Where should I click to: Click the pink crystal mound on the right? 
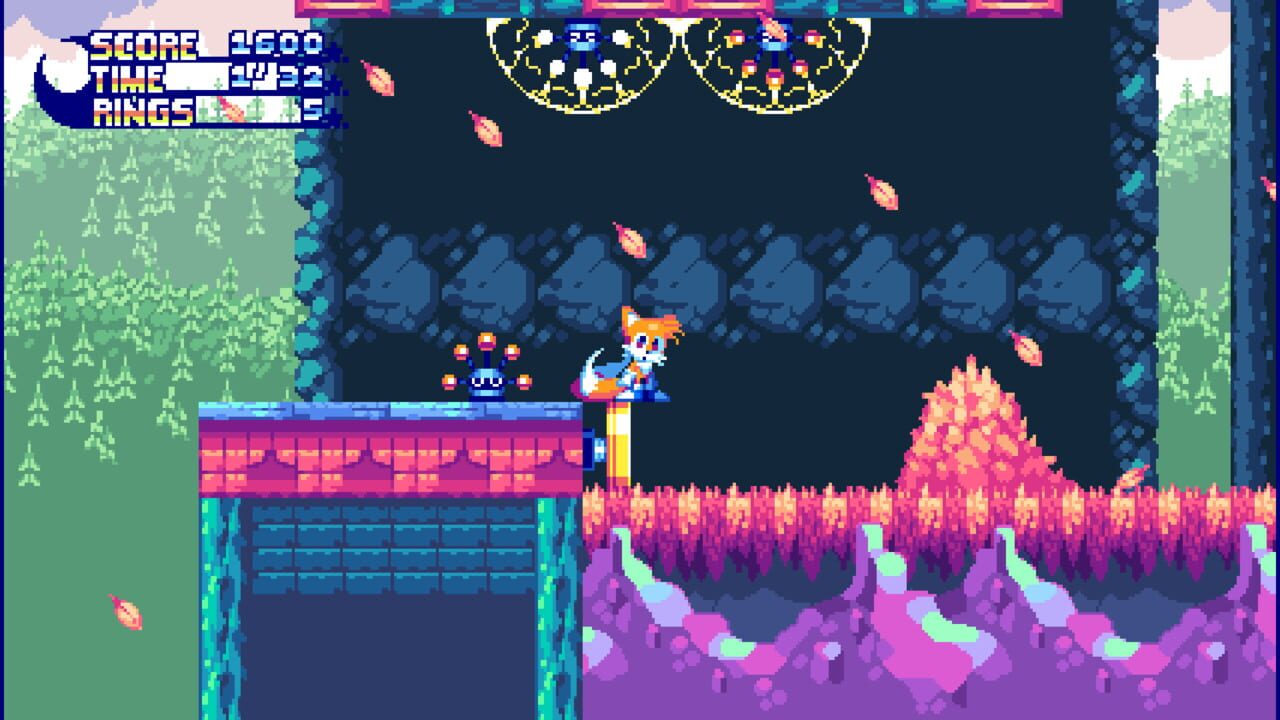coord(980,440)
